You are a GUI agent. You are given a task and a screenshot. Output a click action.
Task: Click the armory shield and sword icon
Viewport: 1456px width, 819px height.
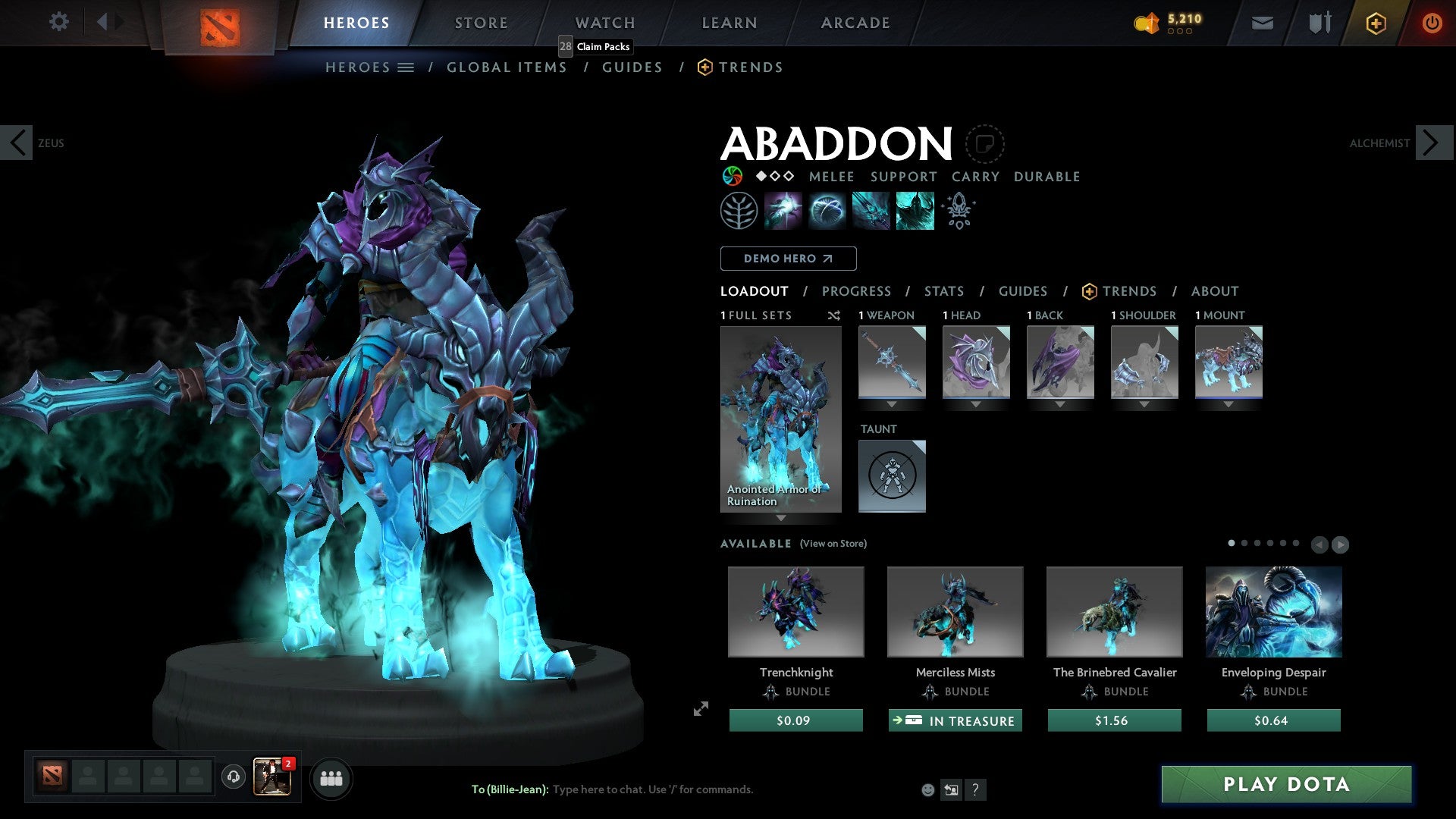coord(1318,23)
